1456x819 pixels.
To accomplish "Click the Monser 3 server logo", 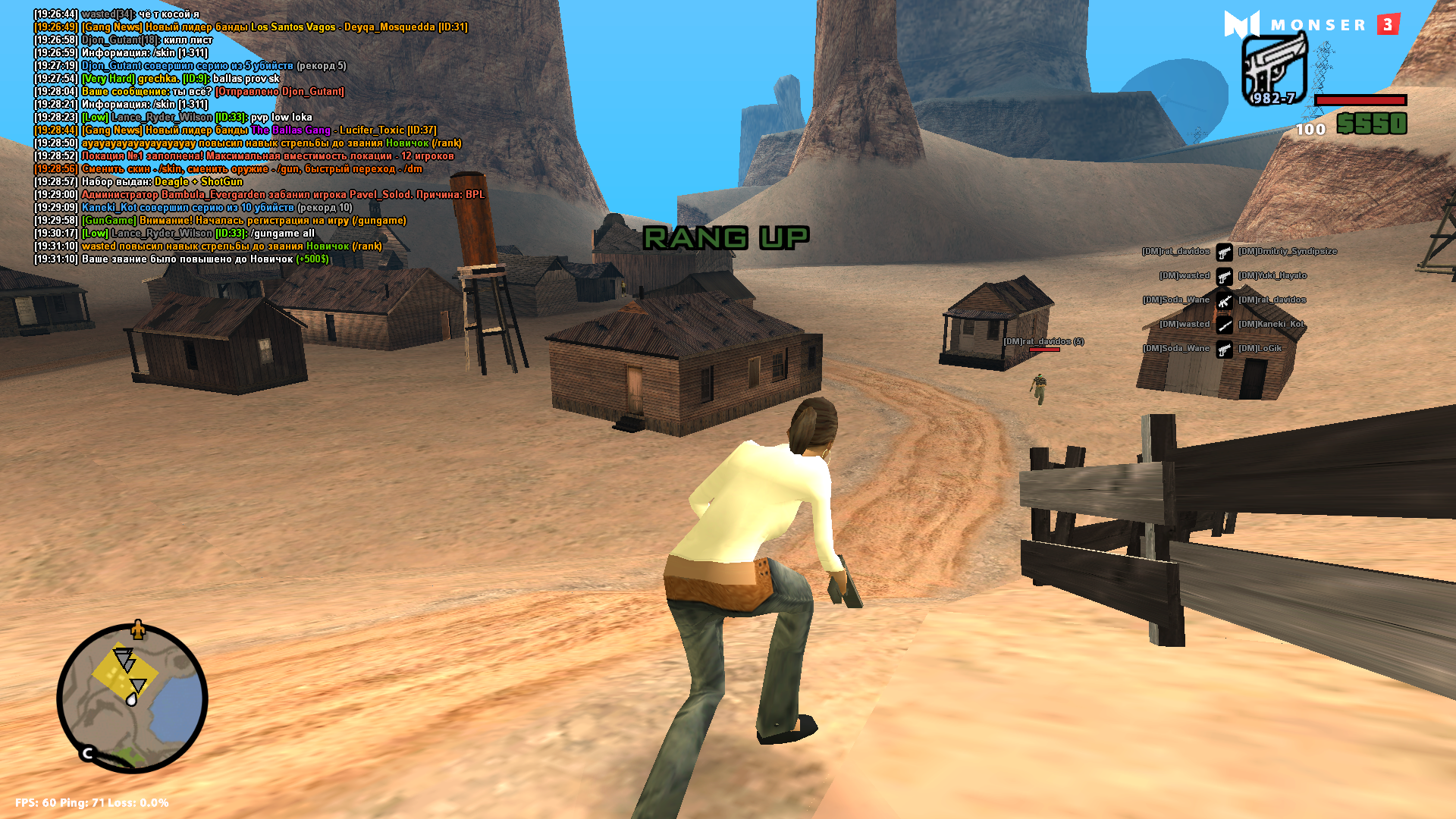I will (1311, 25).
